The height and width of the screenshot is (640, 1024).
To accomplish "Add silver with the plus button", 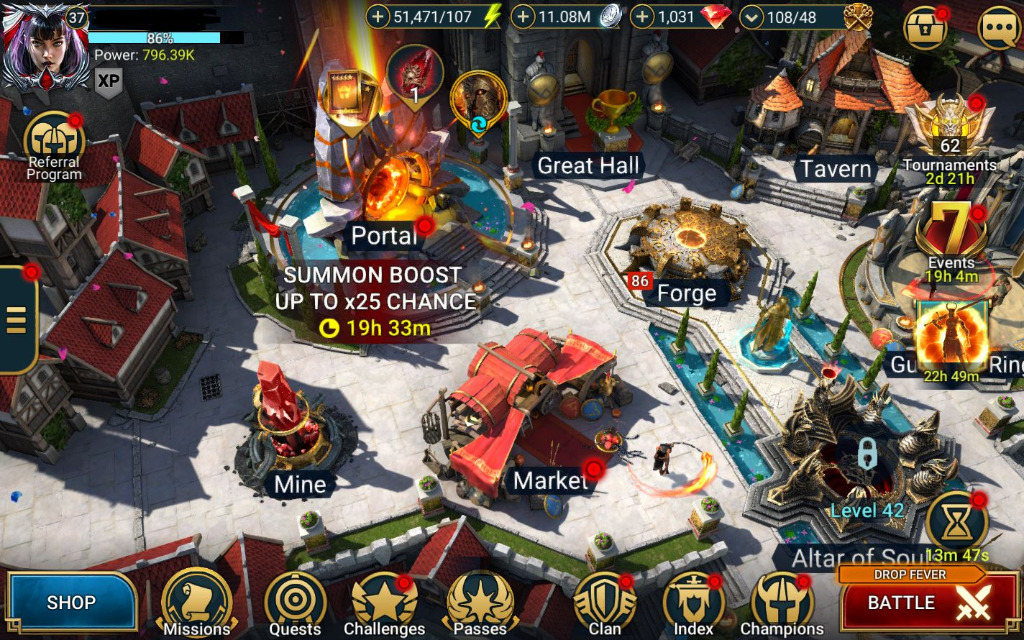I will point(523,16).
